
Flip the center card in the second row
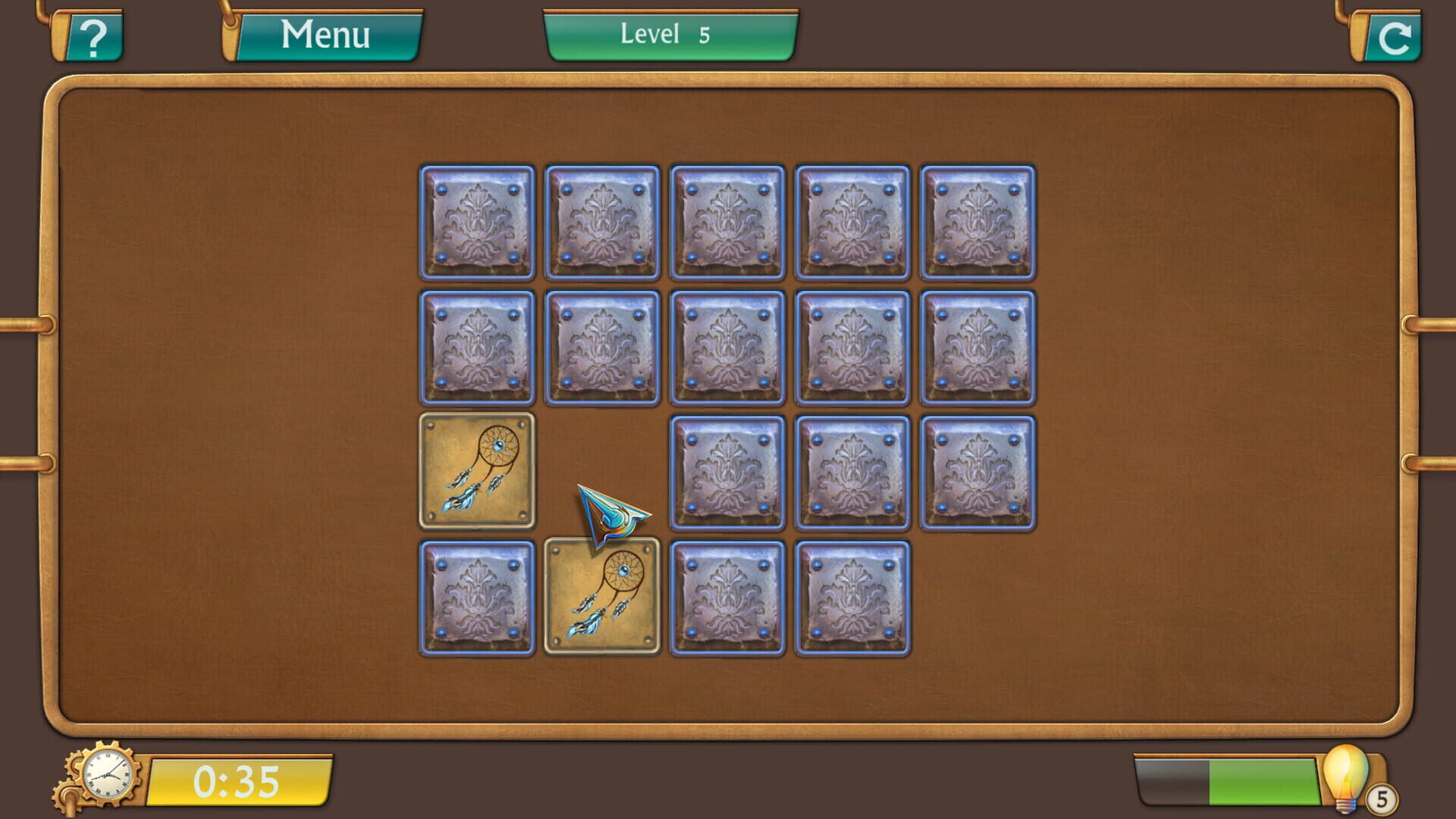[726, 347]
